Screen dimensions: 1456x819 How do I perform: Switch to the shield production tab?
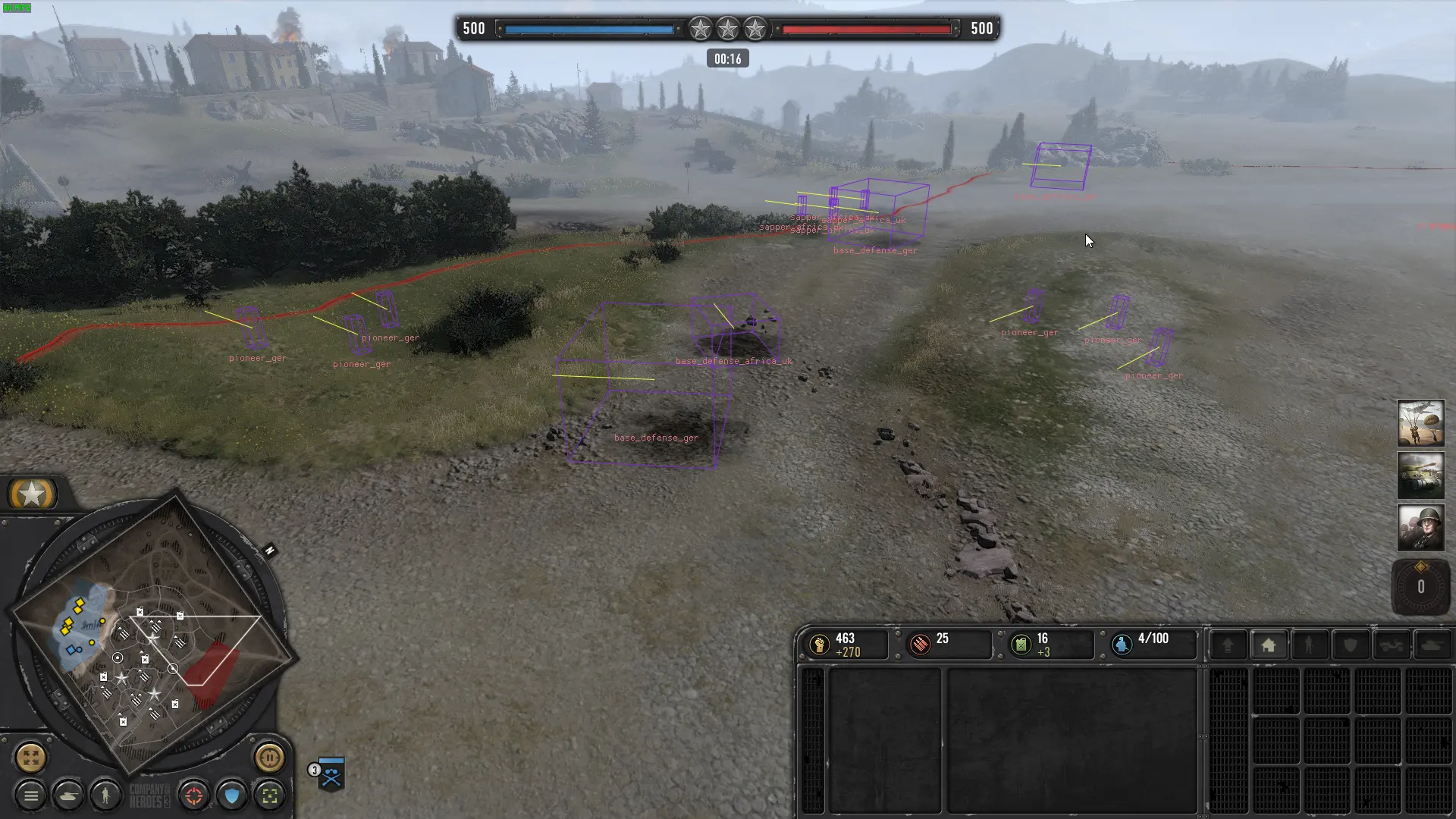tap(1350, 645)
